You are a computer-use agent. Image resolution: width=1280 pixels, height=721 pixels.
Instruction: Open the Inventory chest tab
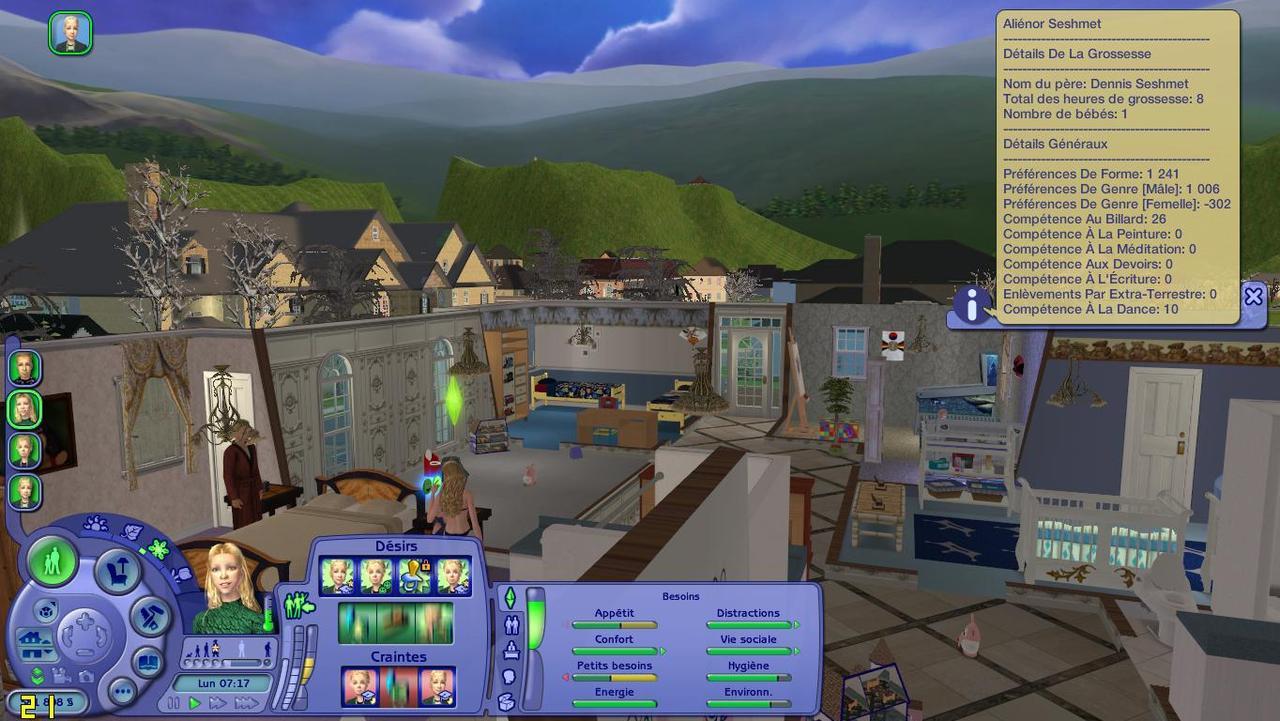(x=507, y=701)
